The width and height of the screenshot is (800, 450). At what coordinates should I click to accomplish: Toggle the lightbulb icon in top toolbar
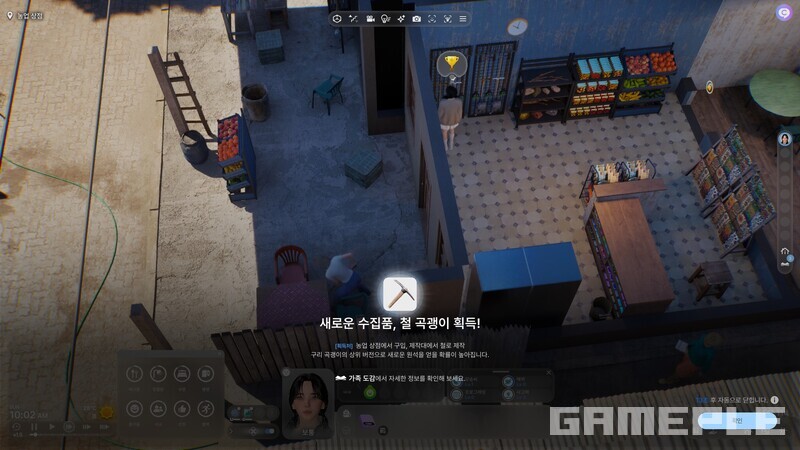385,19
